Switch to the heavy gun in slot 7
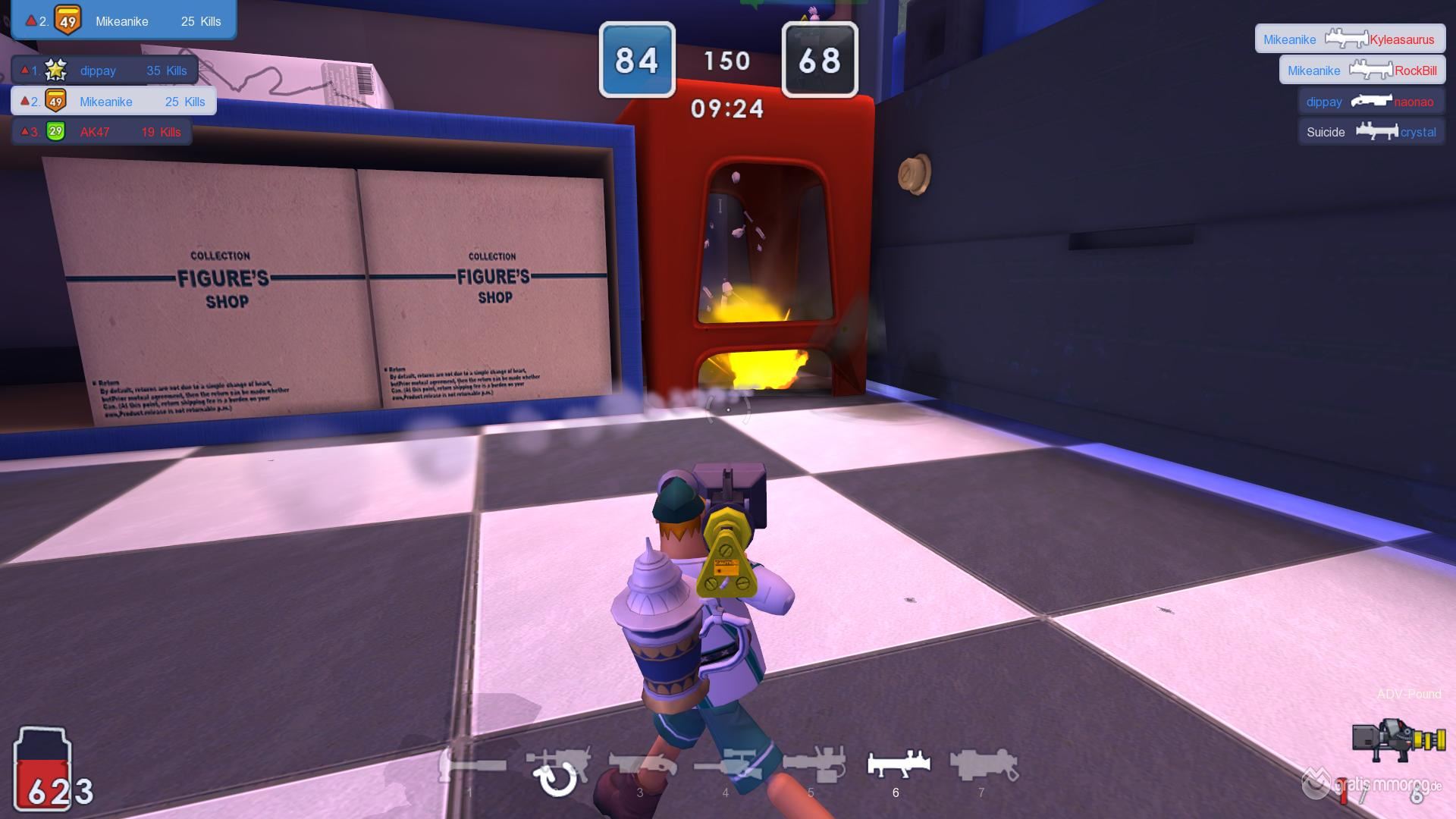1456x819 pixels. [983, 764]
